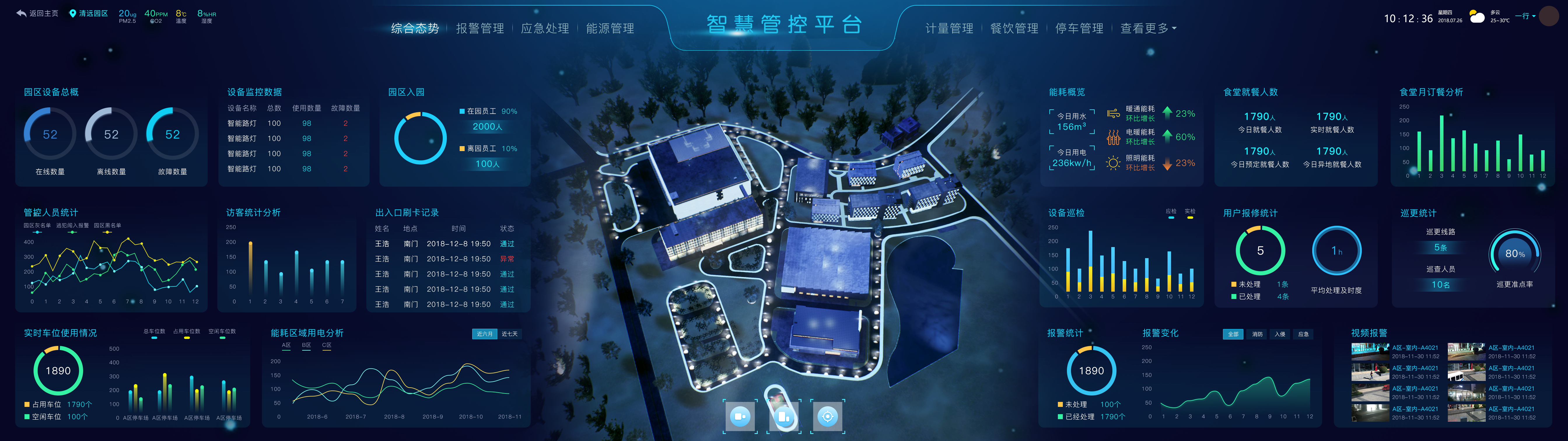Toggle the 实检 legend in 设备巡检 panel
1568x441 pixels.
(1191, 213)
